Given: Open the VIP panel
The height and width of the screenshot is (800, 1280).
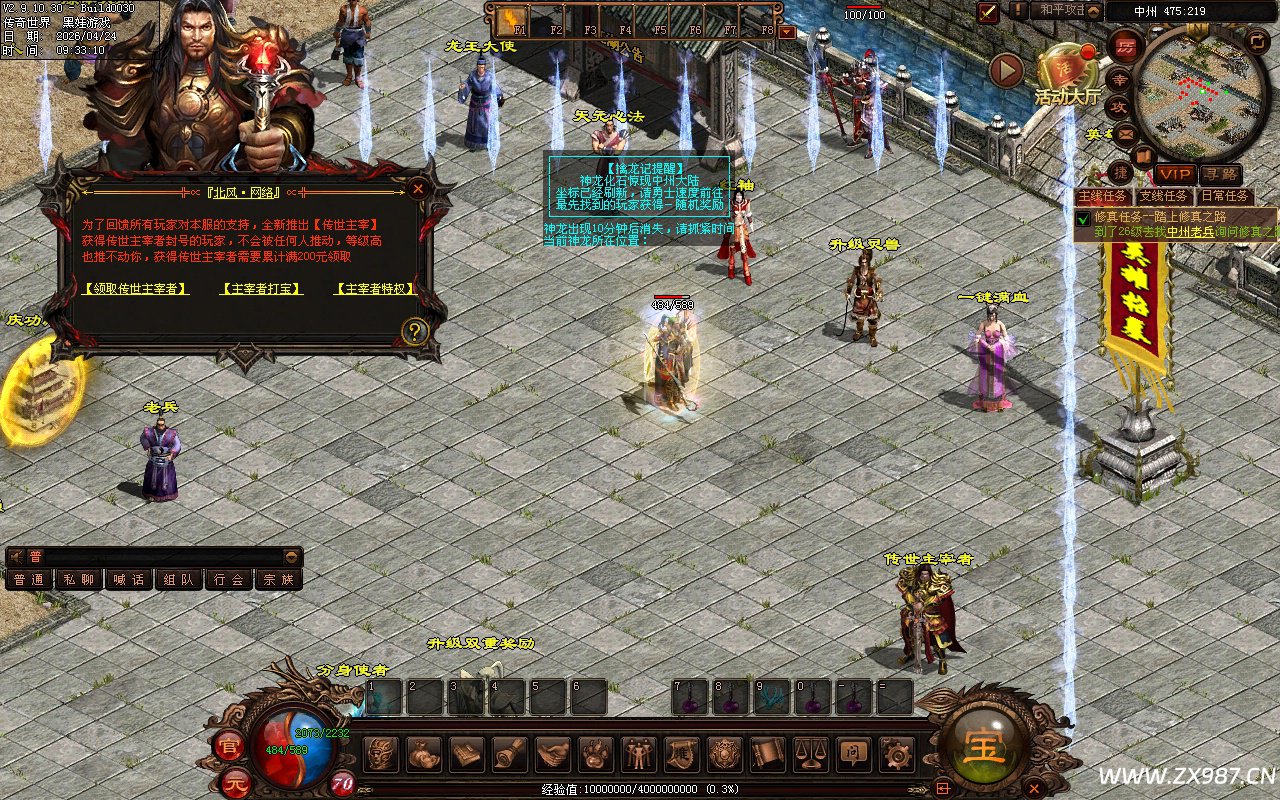Looking at the screenshot, I should point(1176,175).
